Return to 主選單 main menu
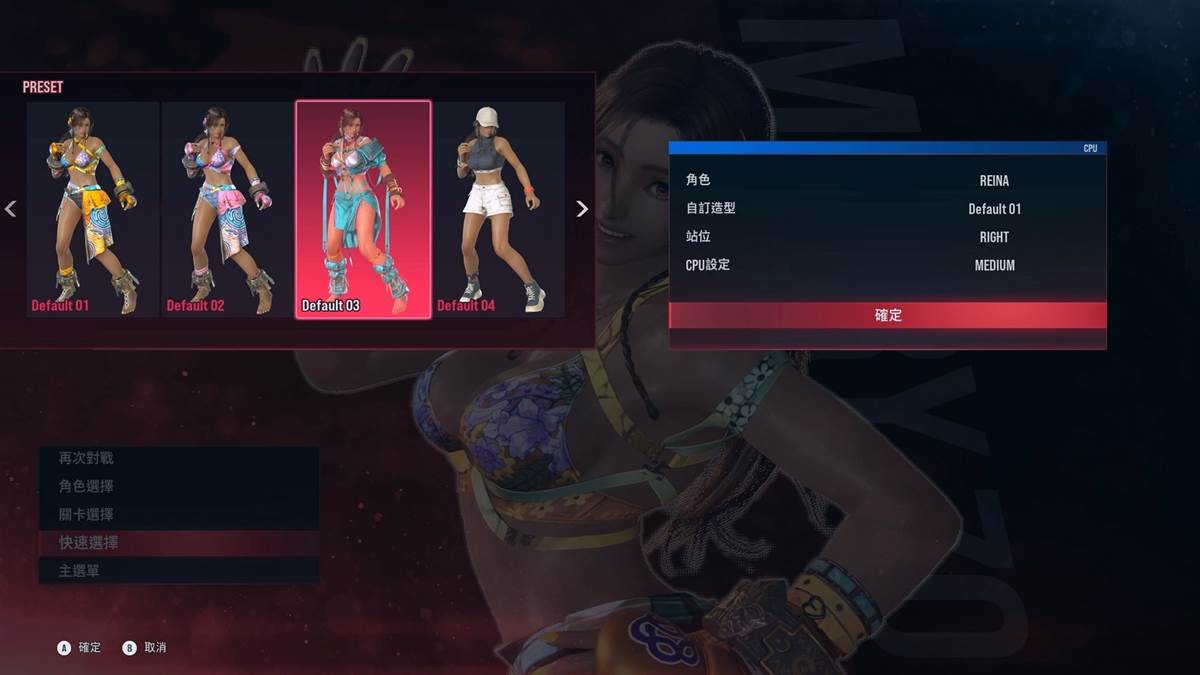1200x675 pixels. 179,570
